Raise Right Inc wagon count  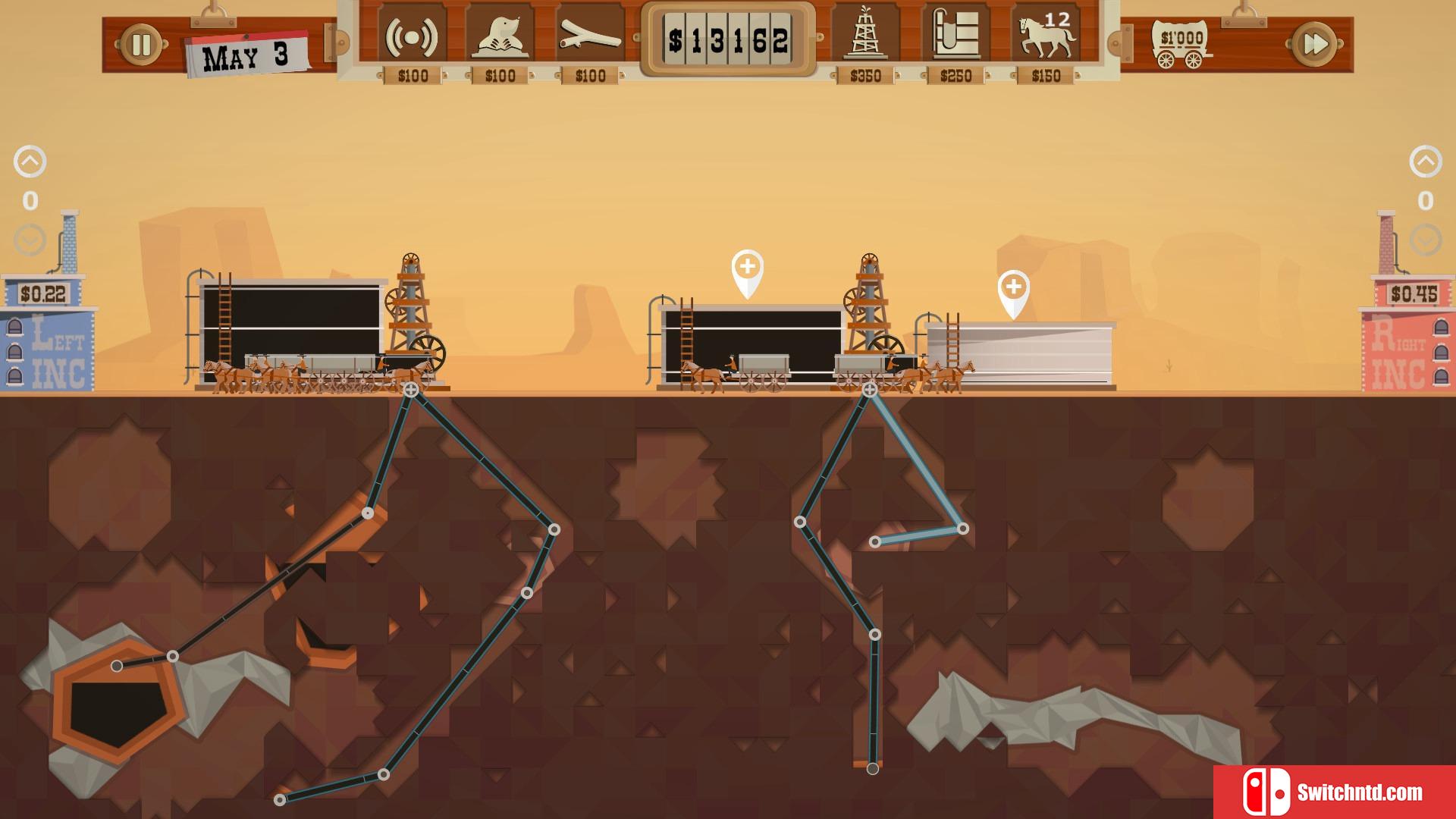coord(1426,162)
